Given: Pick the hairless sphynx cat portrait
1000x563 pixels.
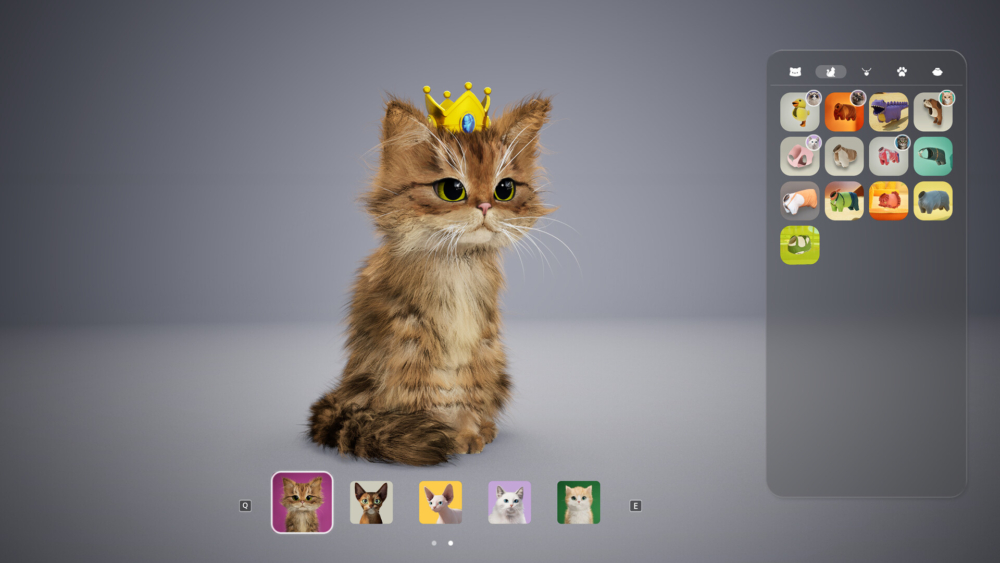Looking at the screenshot, I should pyautogui.click(x=440, y=502).
